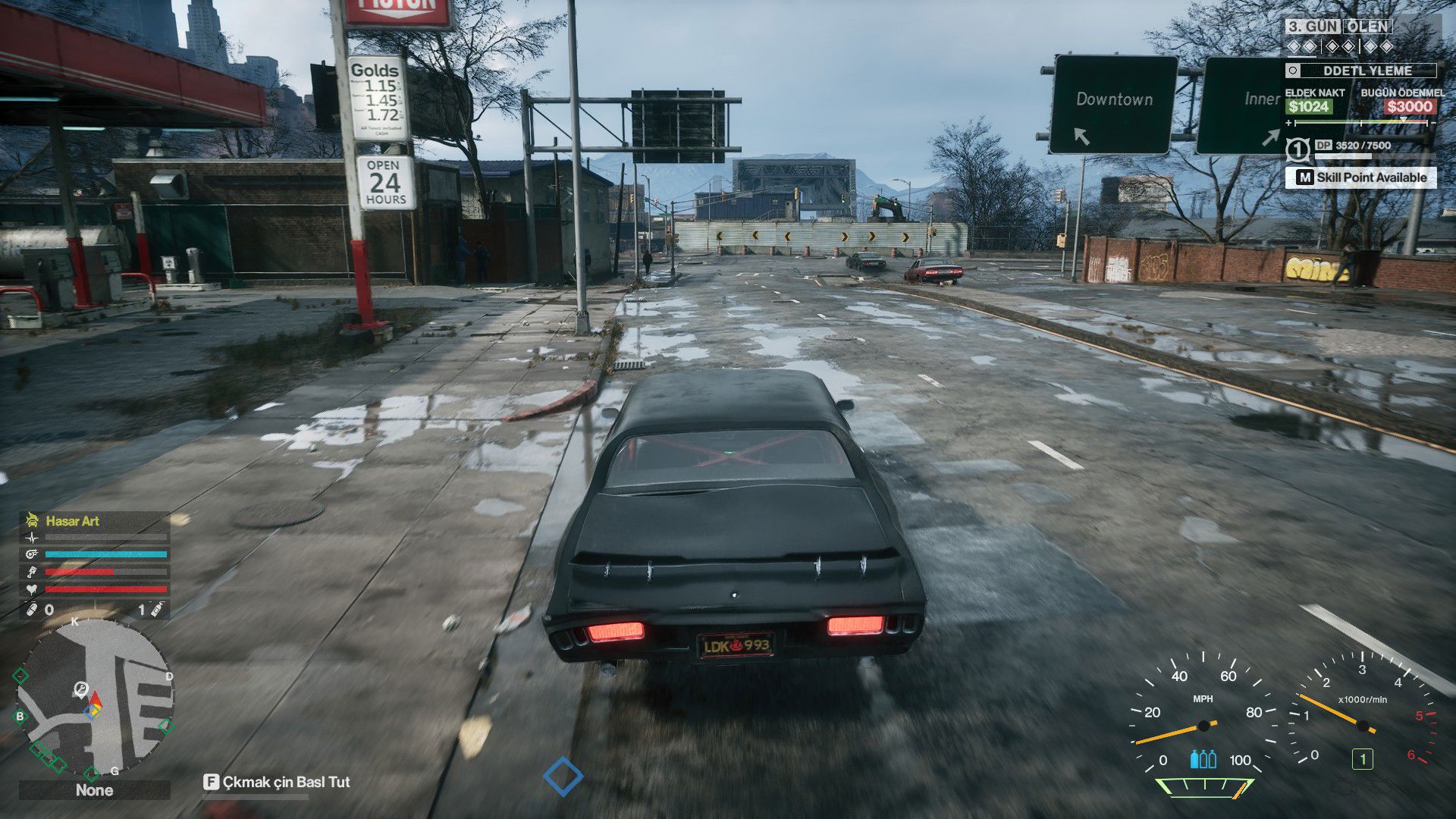Open the circular minimap

tap(95, 699)
